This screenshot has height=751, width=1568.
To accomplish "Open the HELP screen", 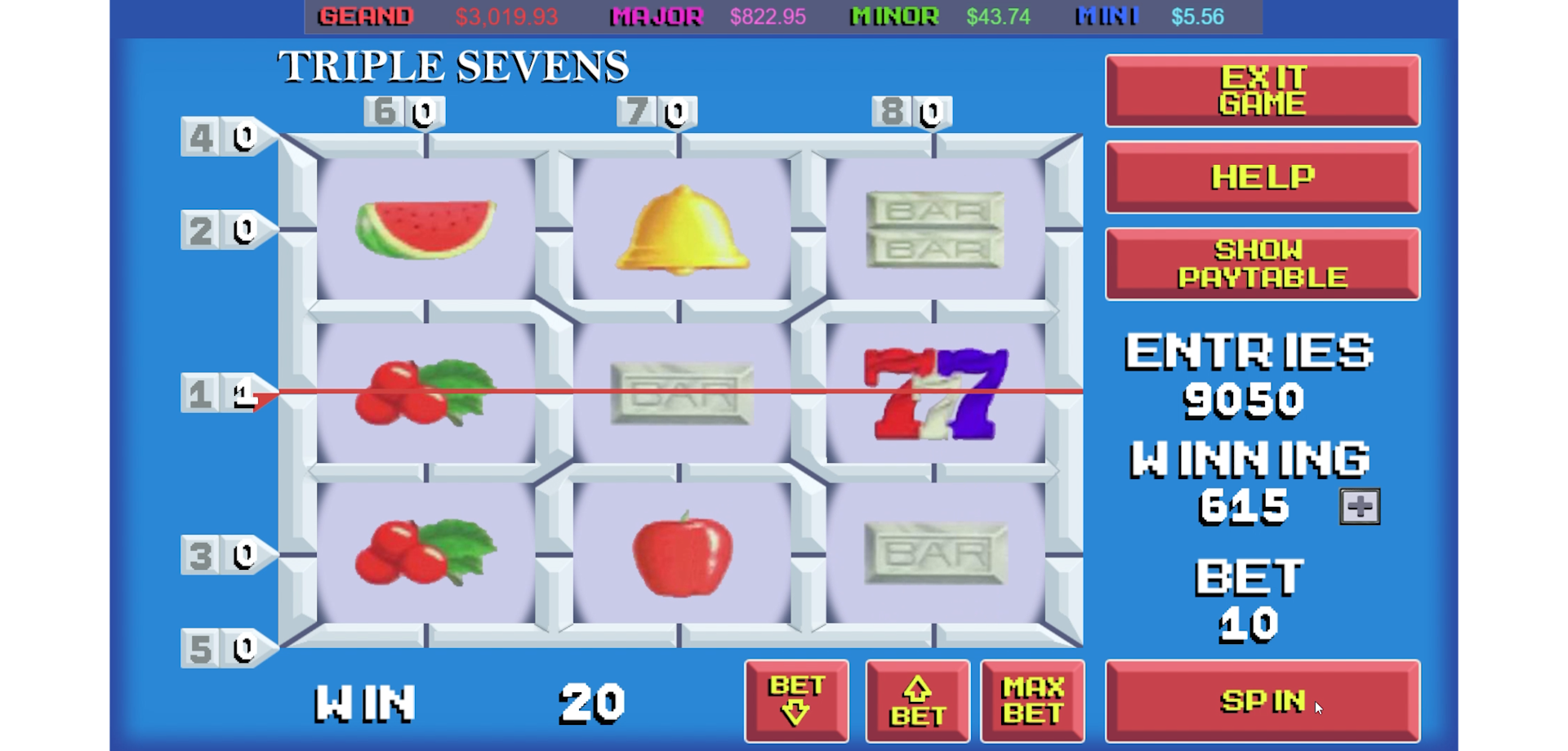I will 1262,177.
